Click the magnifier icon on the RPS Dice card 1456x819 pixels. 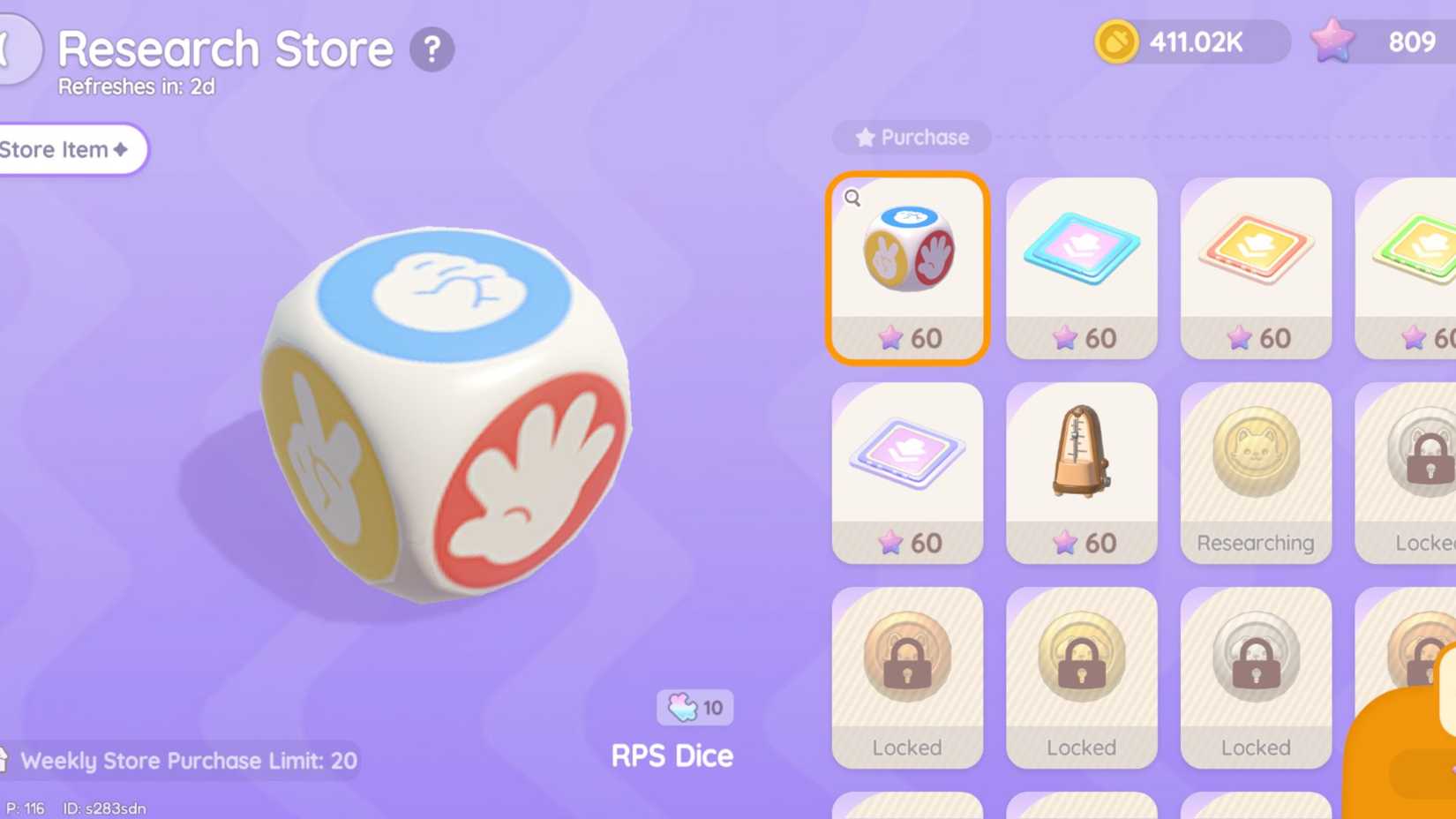tap(852, 199)
